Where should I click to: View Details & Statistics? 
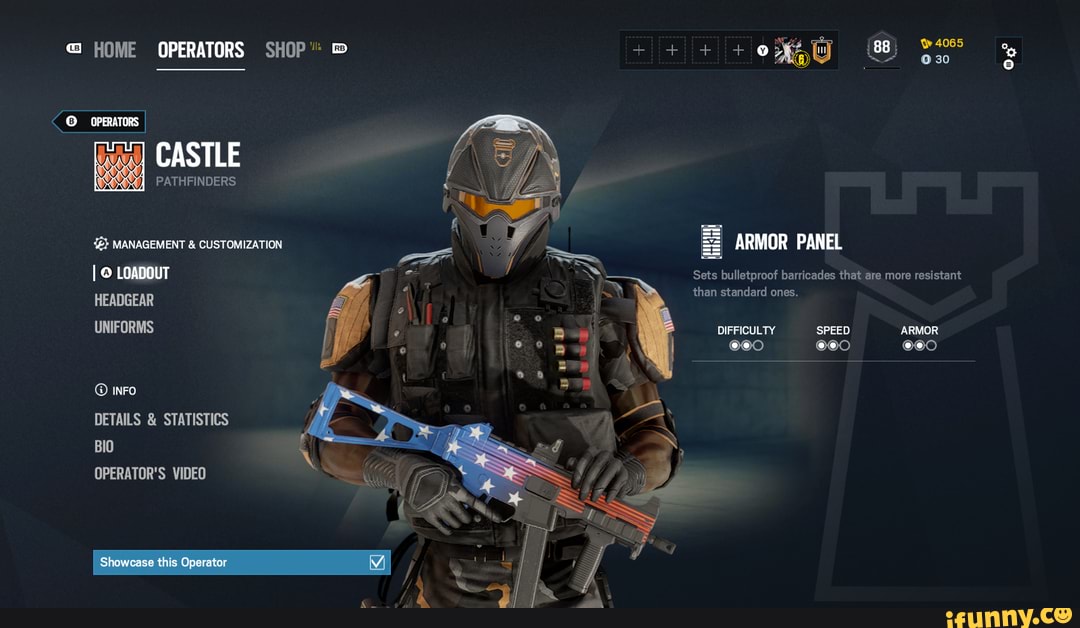pos(161,419)
